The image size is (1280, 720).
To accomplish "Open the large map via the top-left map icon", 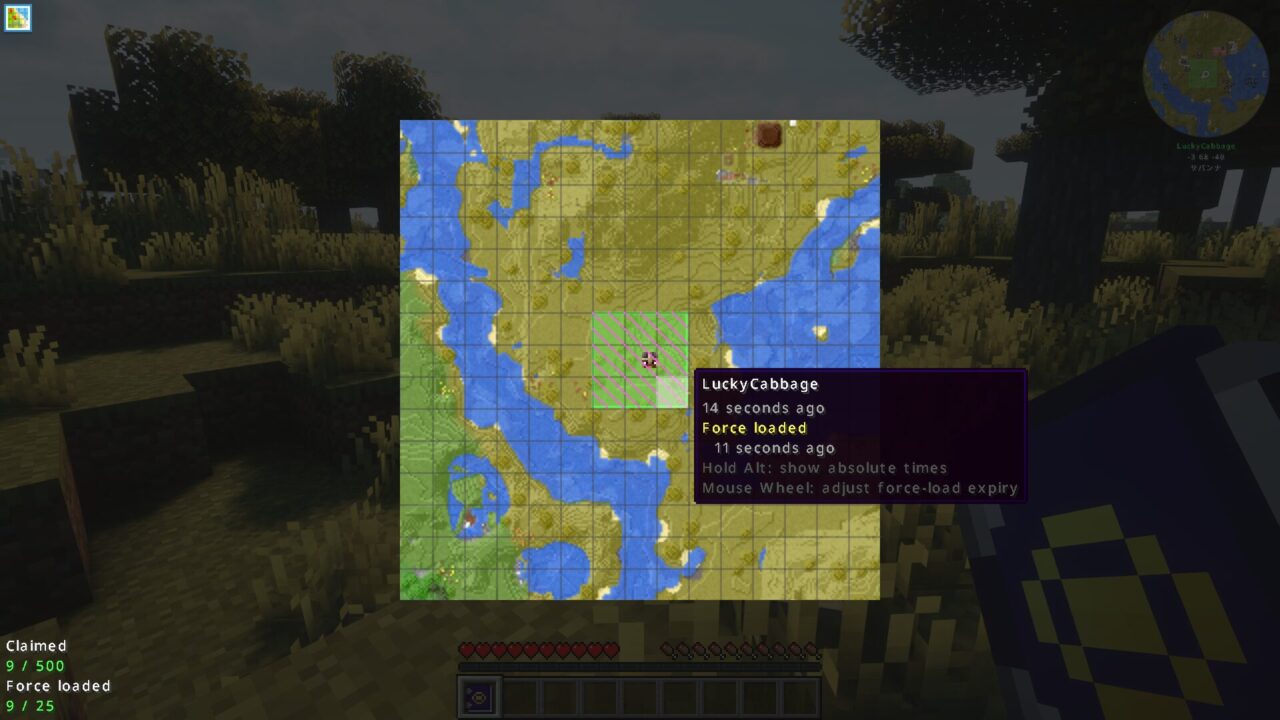I will pyautogui.click(x=20, y=18).
